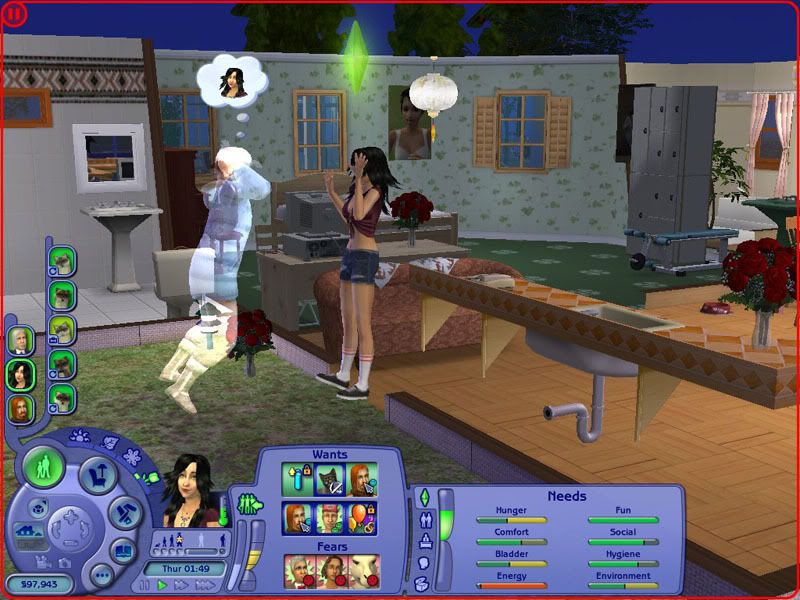Click the red pause icon in the corner

pyautogui.click(x=16, y=15)
